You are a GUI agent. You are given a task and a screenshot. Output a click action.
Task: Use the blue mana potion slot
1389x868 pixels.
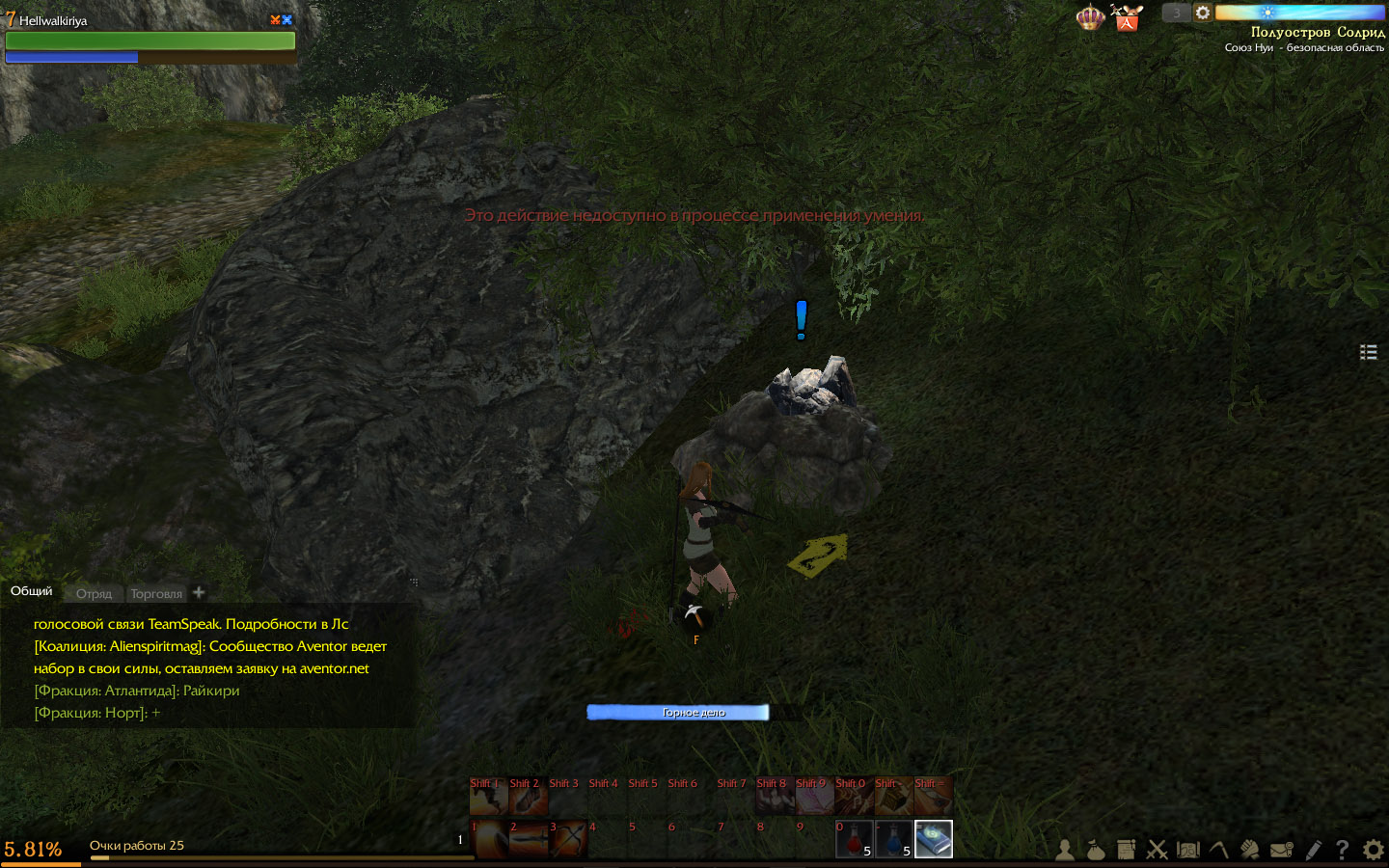point(893,839)
